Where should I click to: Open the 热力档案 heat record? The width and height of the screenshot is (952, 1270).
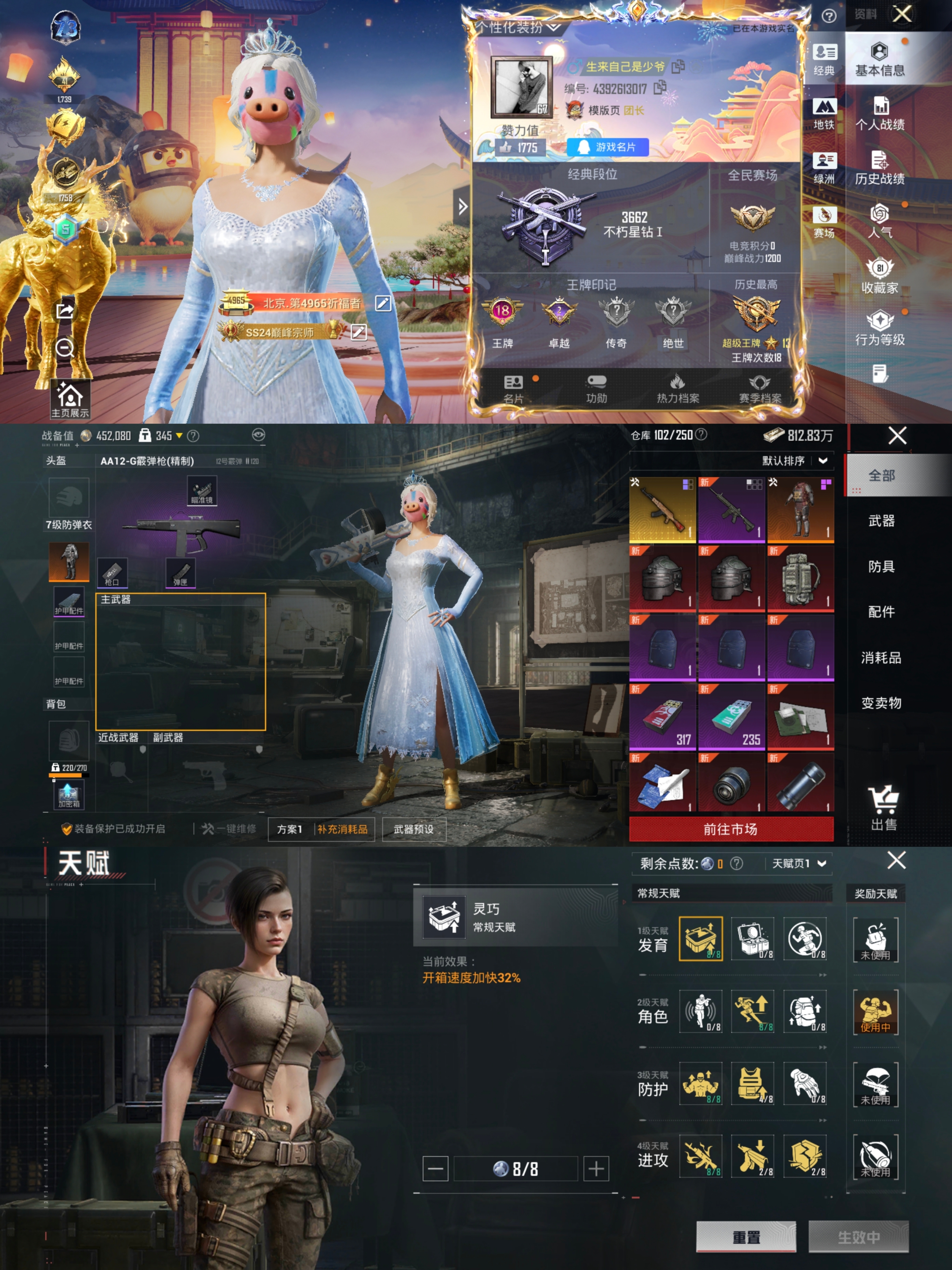point(678,389)
